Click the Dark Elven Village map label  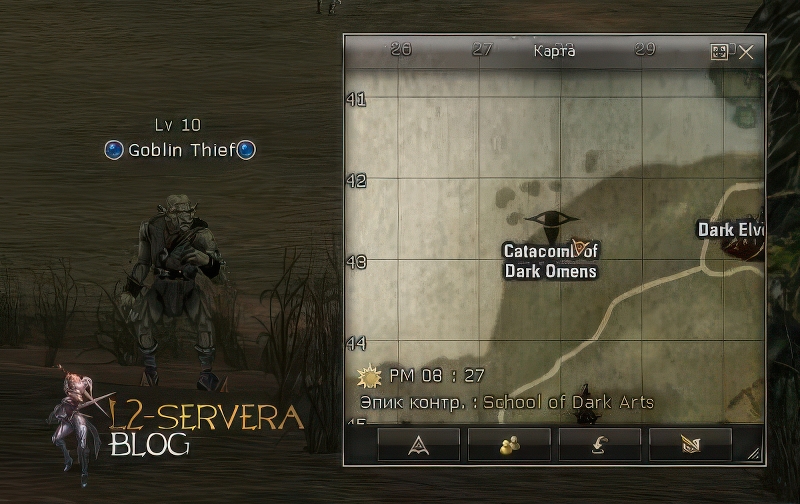(731, 230)
